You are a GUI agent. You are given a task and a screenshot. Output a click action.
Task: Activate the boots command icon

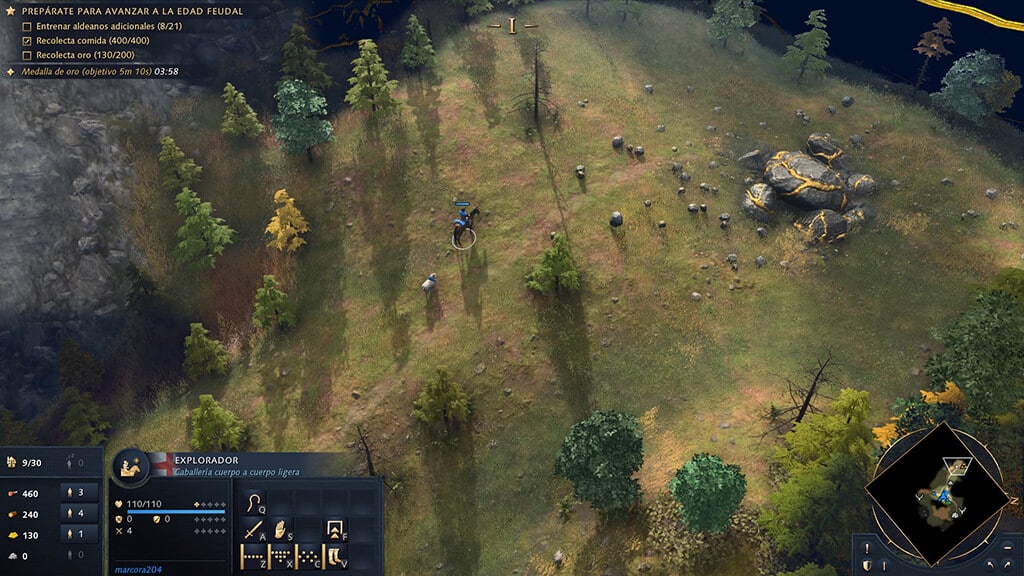[x=336, y=556]
